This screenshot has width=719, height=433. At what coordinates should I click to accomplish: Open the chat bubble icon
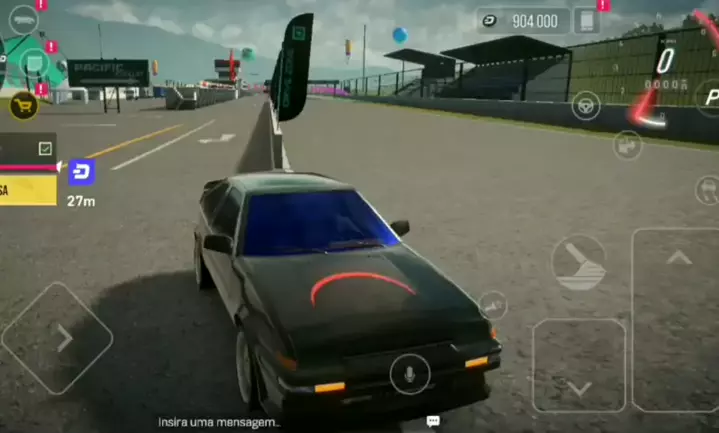point(433,421)
